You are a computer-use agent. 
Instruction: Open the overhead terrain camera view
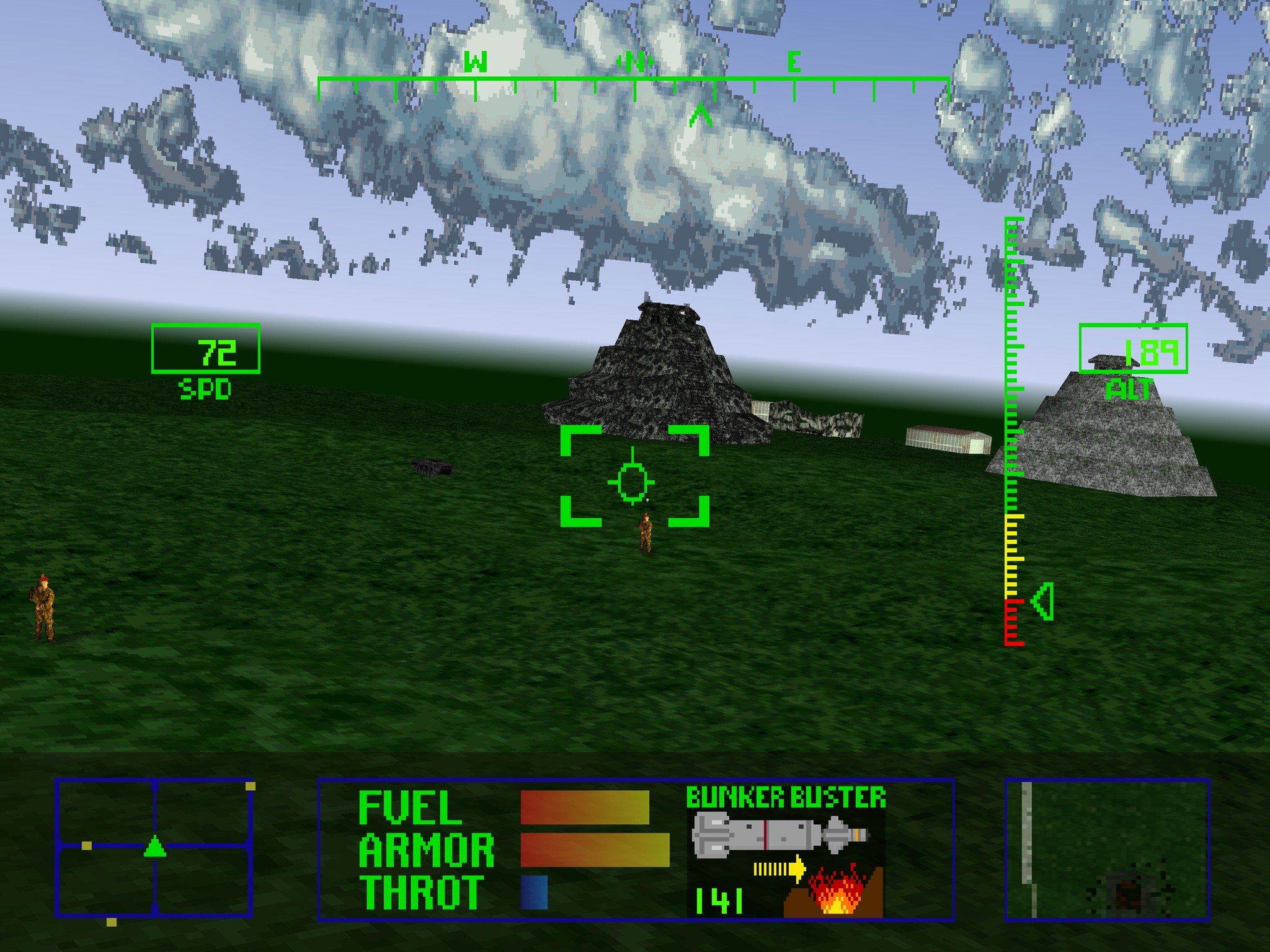(1108, 848)
